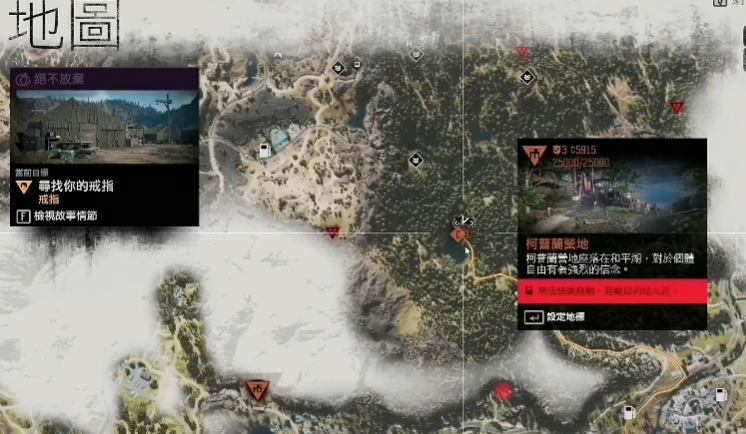Select the orange Copeland camp marker by the motorcycle

click(461, 235)
